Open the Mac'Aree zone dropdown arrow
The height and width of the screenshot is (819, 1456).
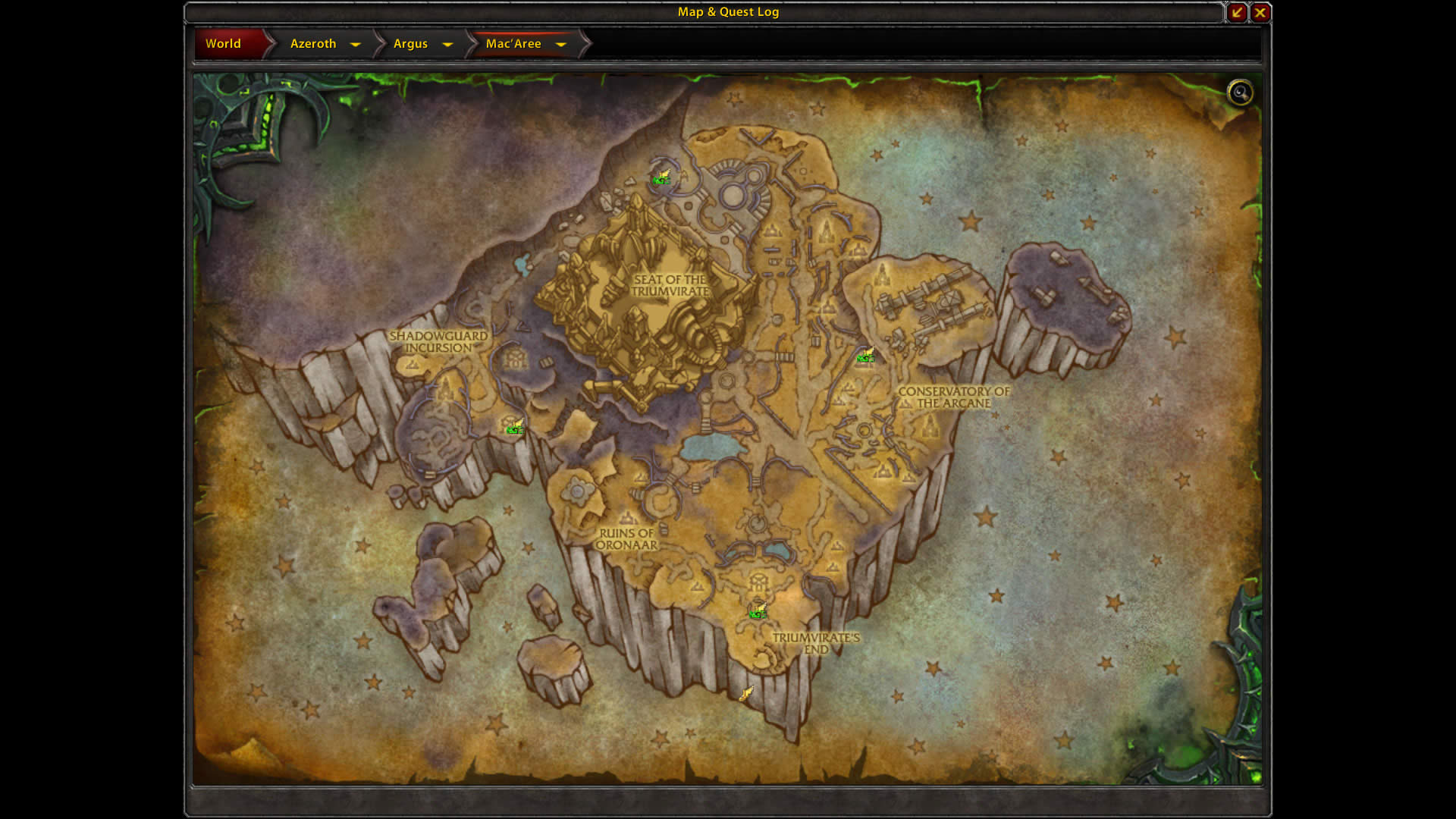click(561, 45)
